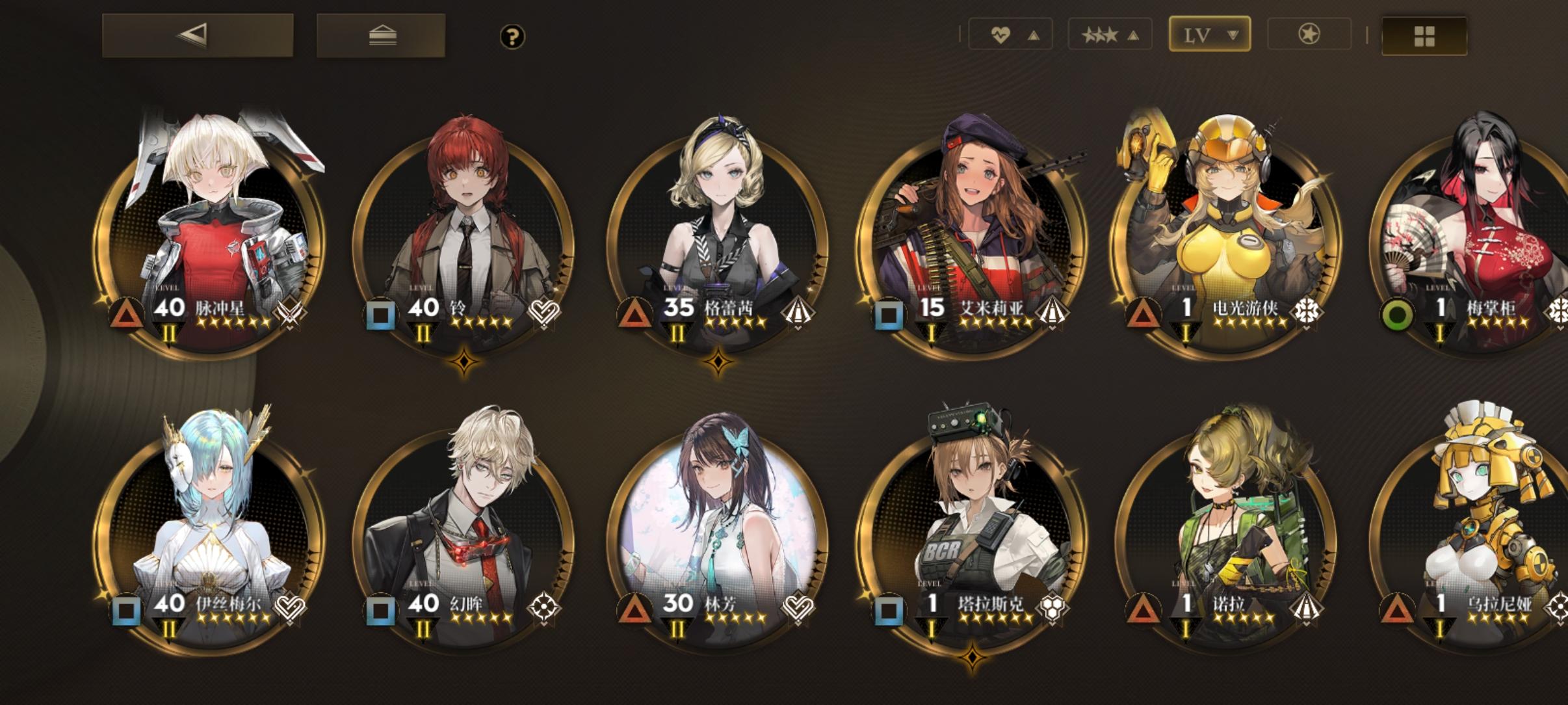Open the LV sorting dropdown

[1209, 34]
